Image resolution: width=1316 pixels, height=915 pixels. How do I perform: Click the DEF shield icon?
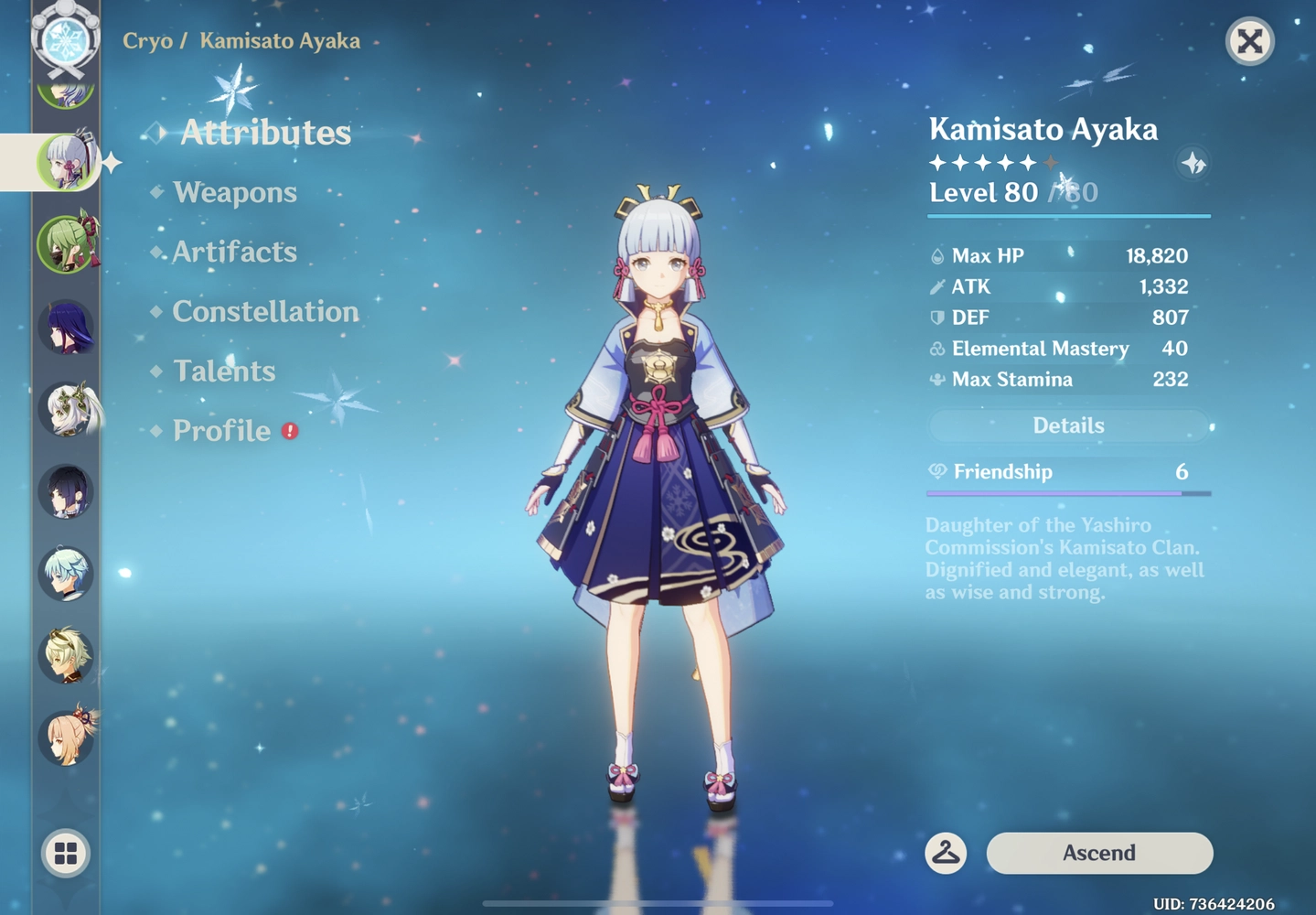pos(936,318)
